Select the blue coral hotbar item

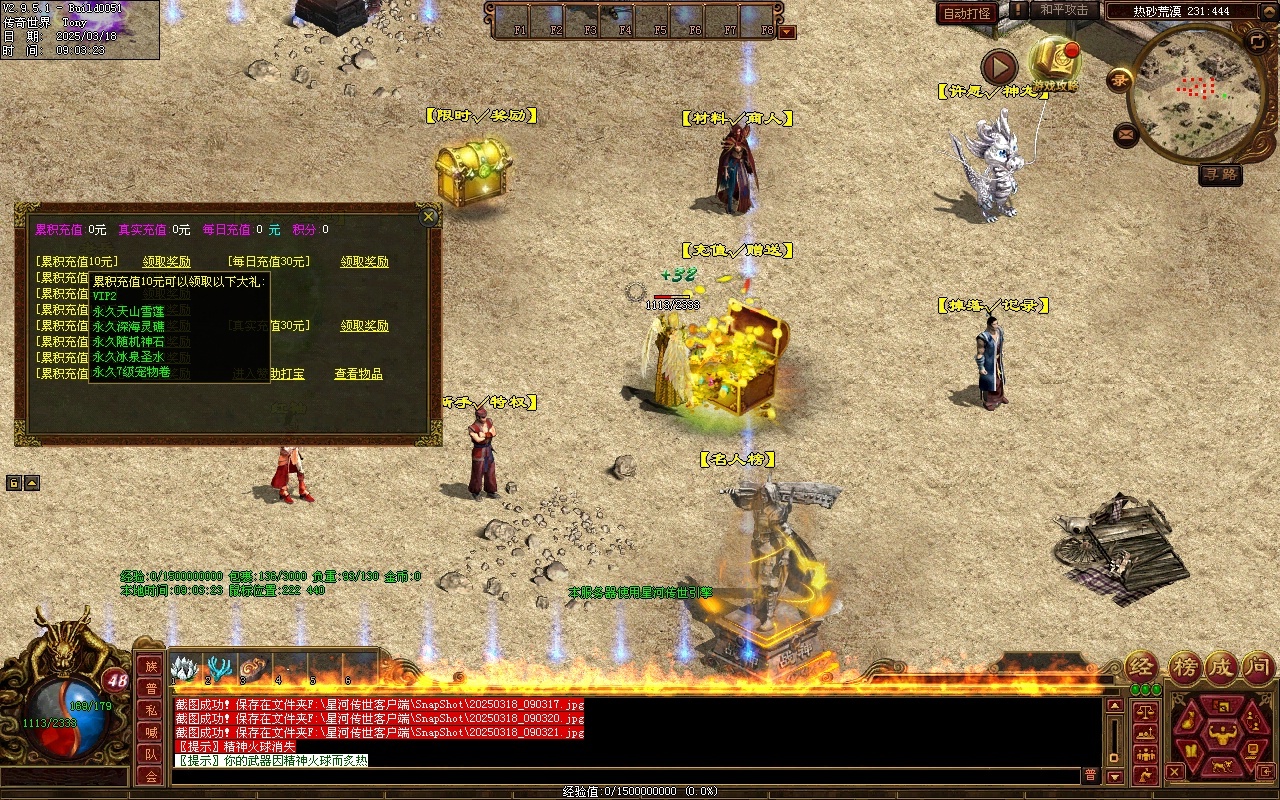(220, 668)
